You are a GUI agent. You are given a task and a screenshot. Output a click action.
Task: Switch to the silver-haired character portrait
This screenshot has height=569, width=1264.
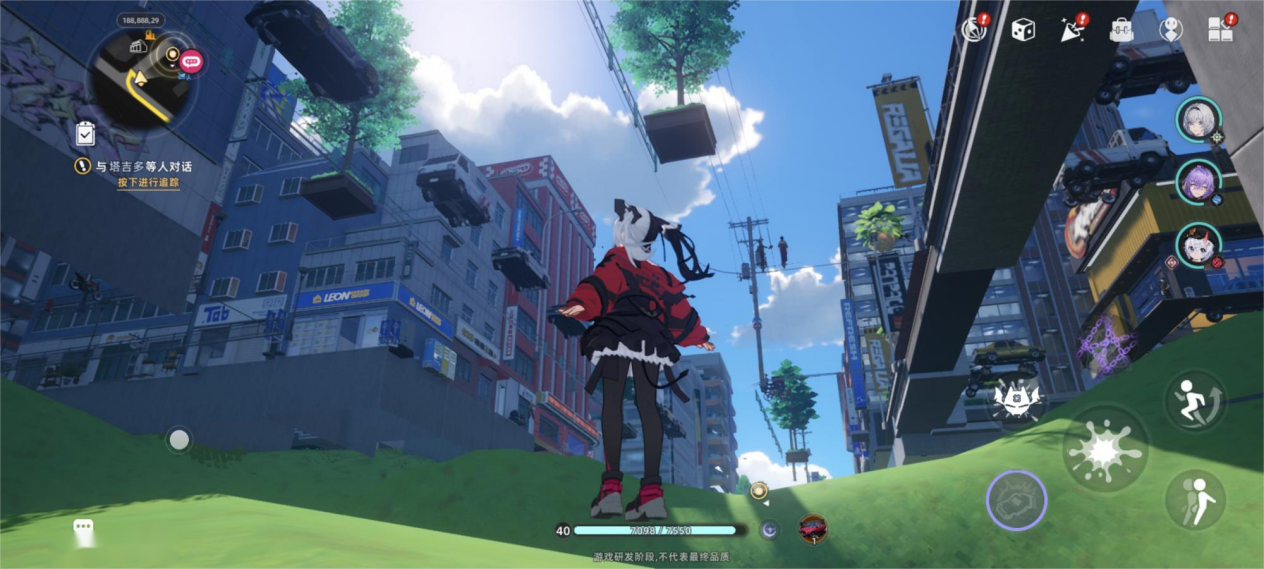(1198, 120)
